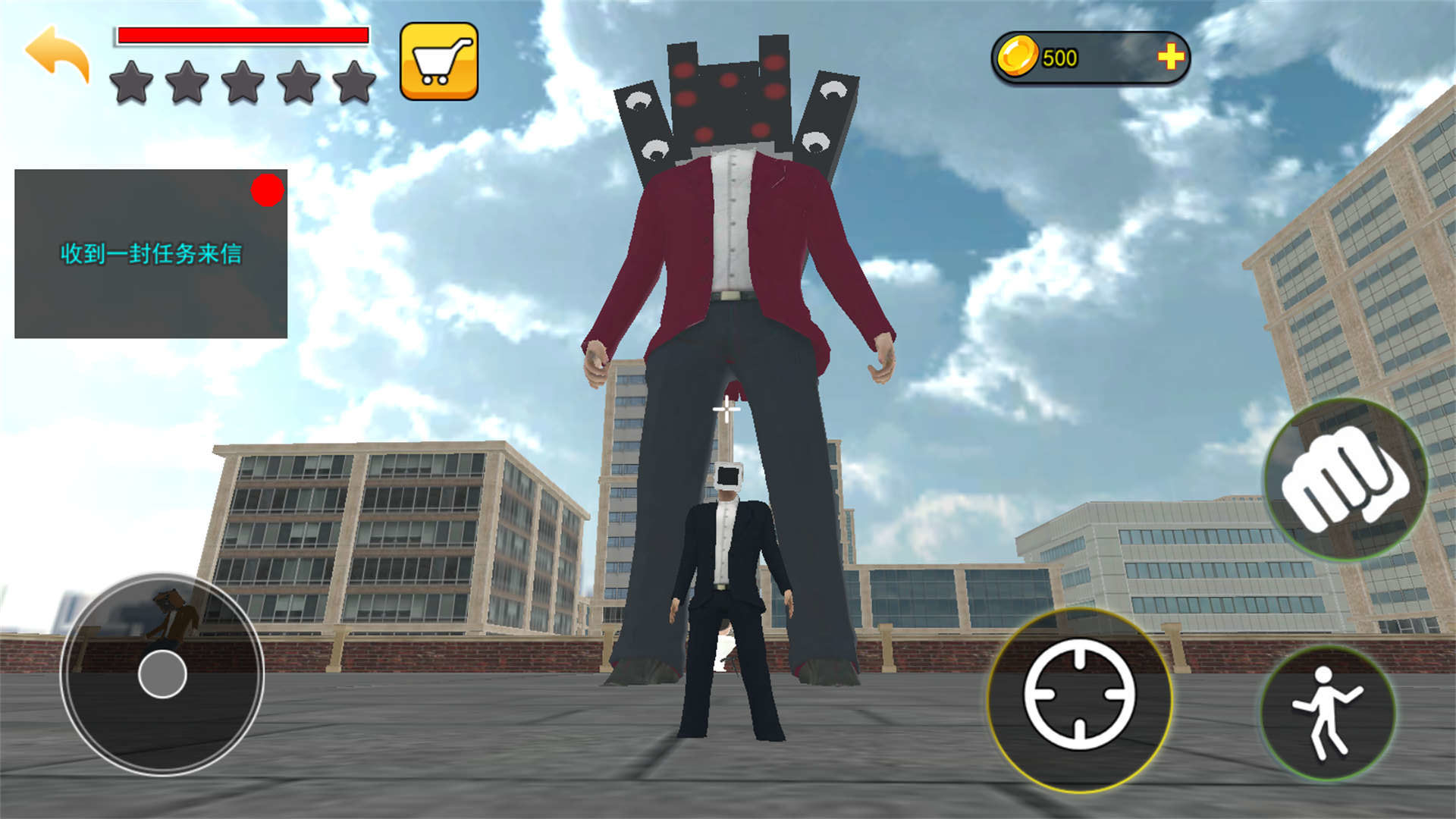
Task: Tap the fist punch attack button
Action: [x=1345, y=479]
